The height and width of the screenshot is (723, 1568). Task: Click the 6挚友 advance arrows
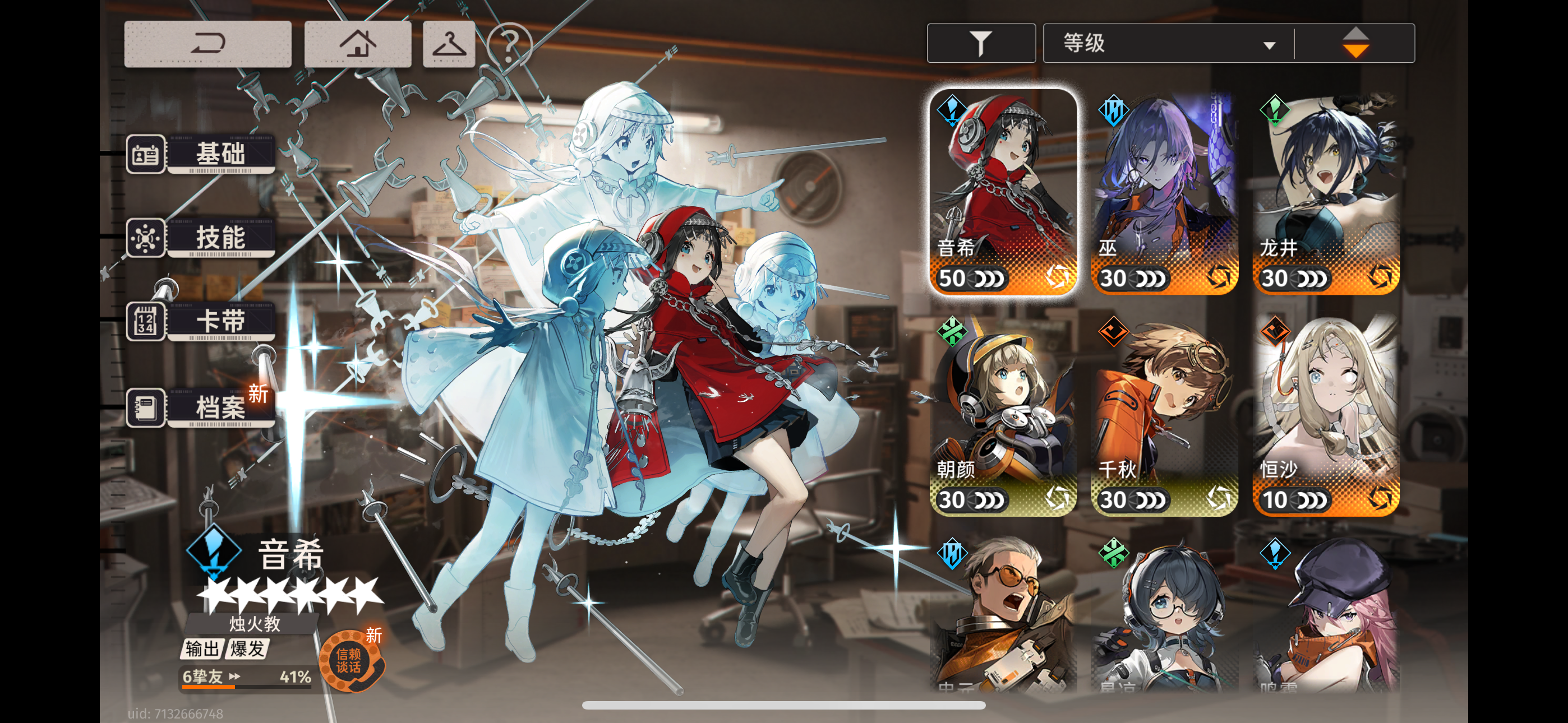coord(234,675)
